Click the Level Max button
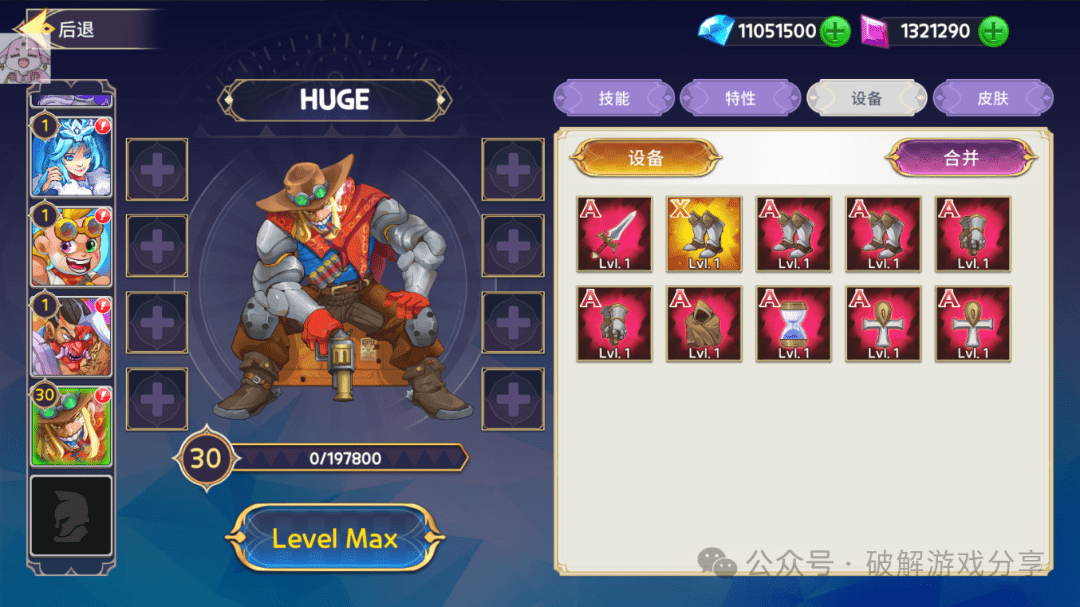Image resolution: width=1080 pixels, height=607 pixels. tap(334, 539)
